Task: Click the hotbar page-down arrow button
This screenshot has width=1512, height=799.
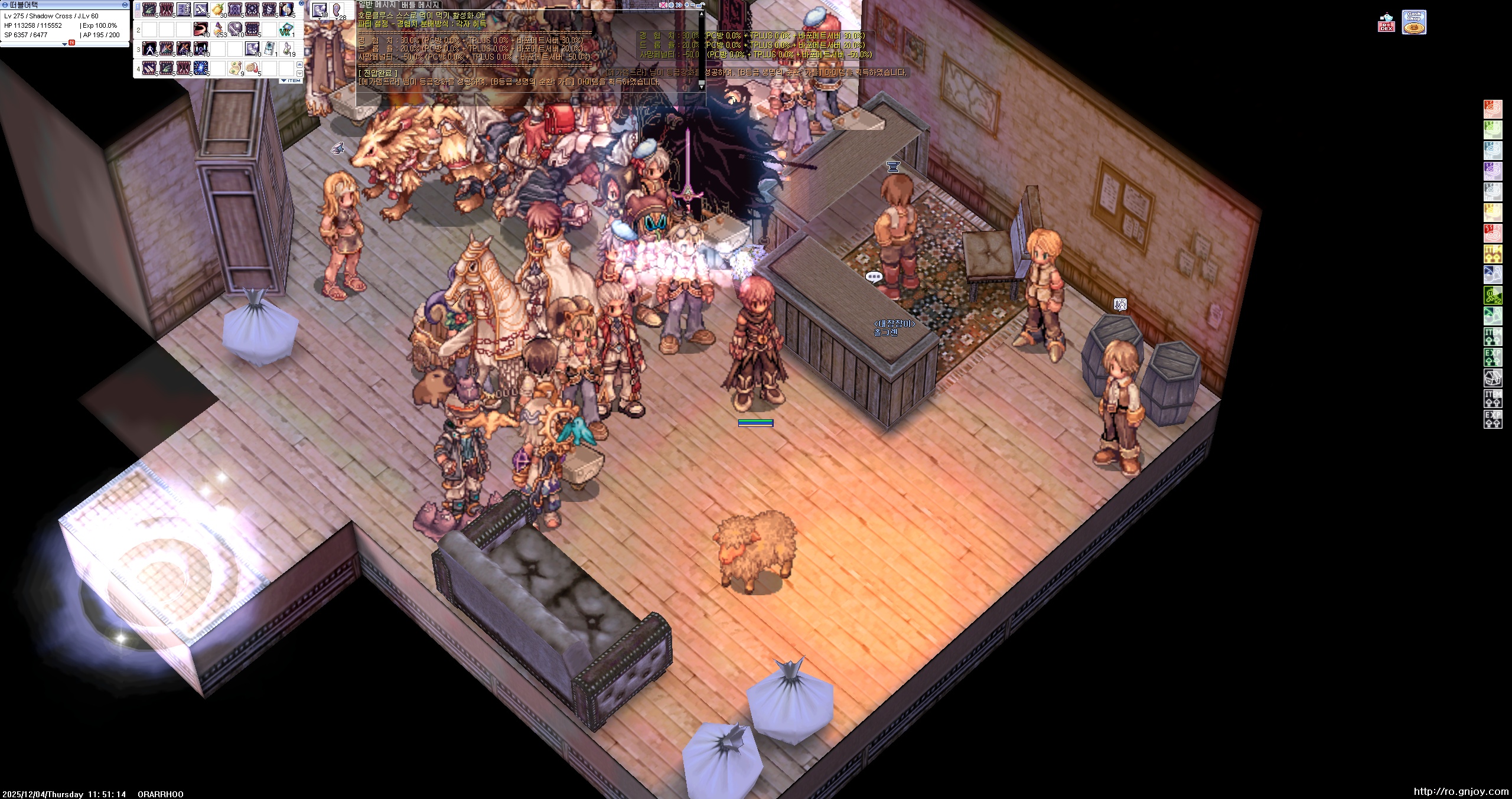Action: pos(299,73)
